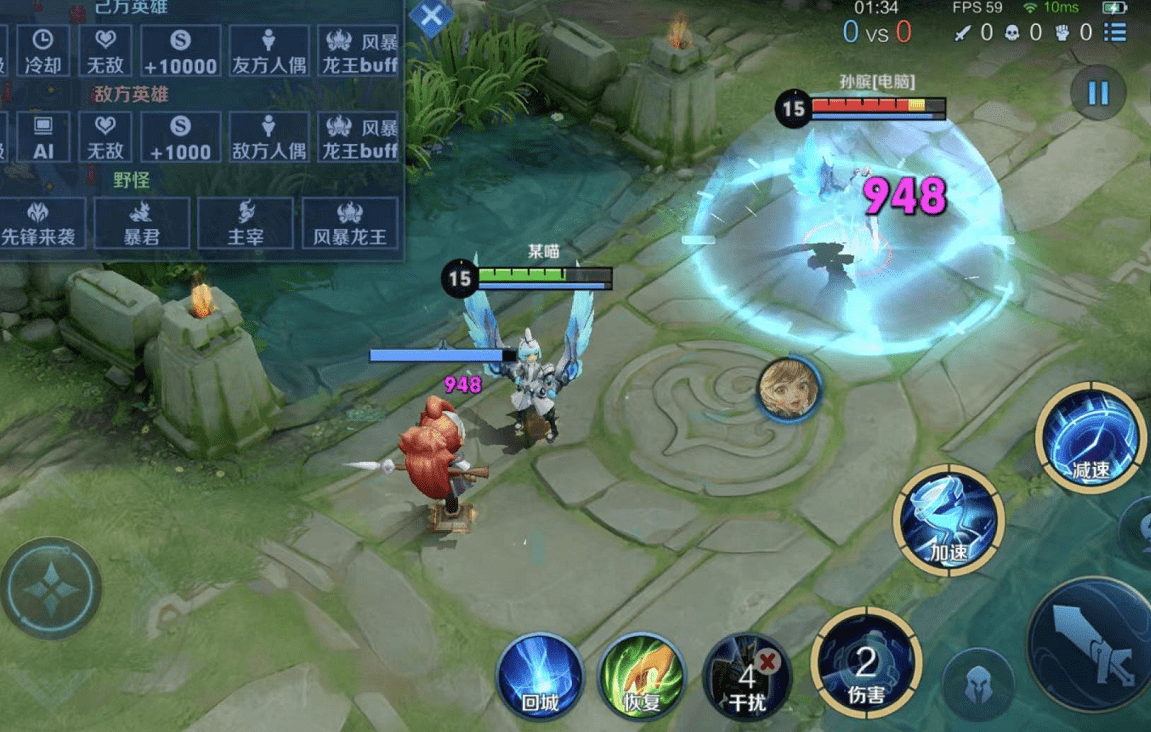Summon the 风暴龙王 jungle monster
This screenshot has height=732, width=1151.
pos(350,223)
